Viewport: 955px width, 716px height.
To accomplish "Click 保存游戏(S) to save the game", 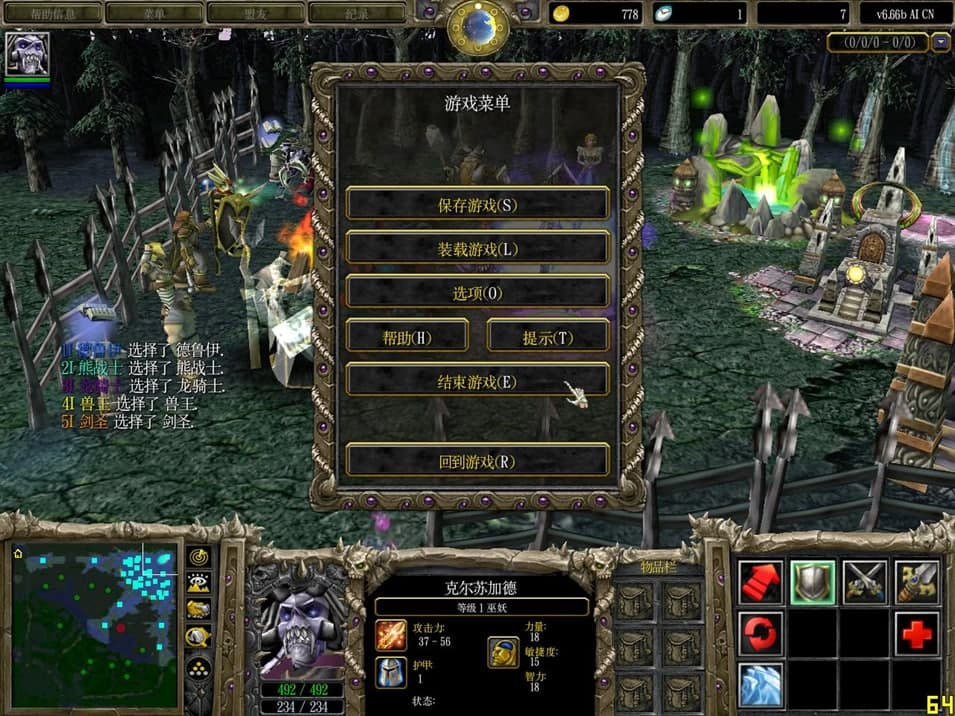I will 477,204.
